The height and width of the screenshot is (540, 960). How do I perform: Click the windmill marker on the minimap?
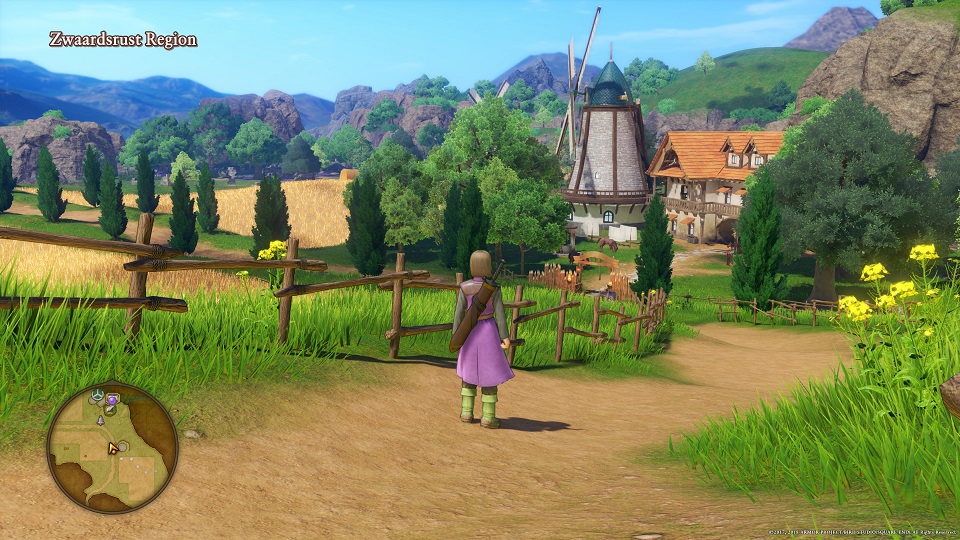pyautogui.click(x=98, y=396)
